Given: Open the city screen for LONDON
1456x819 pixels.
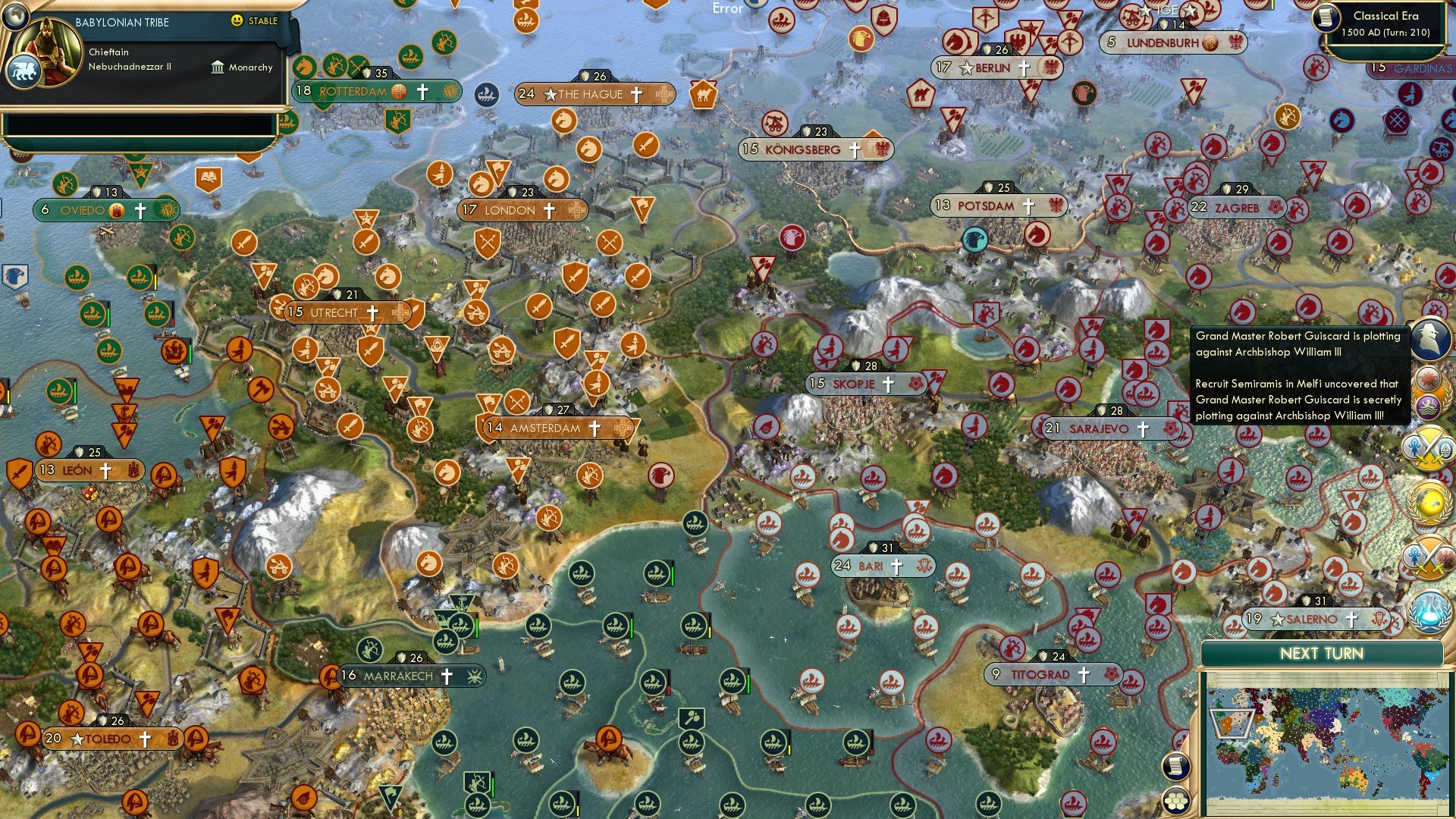Looking at the screenshot, I should coord(509,210).
